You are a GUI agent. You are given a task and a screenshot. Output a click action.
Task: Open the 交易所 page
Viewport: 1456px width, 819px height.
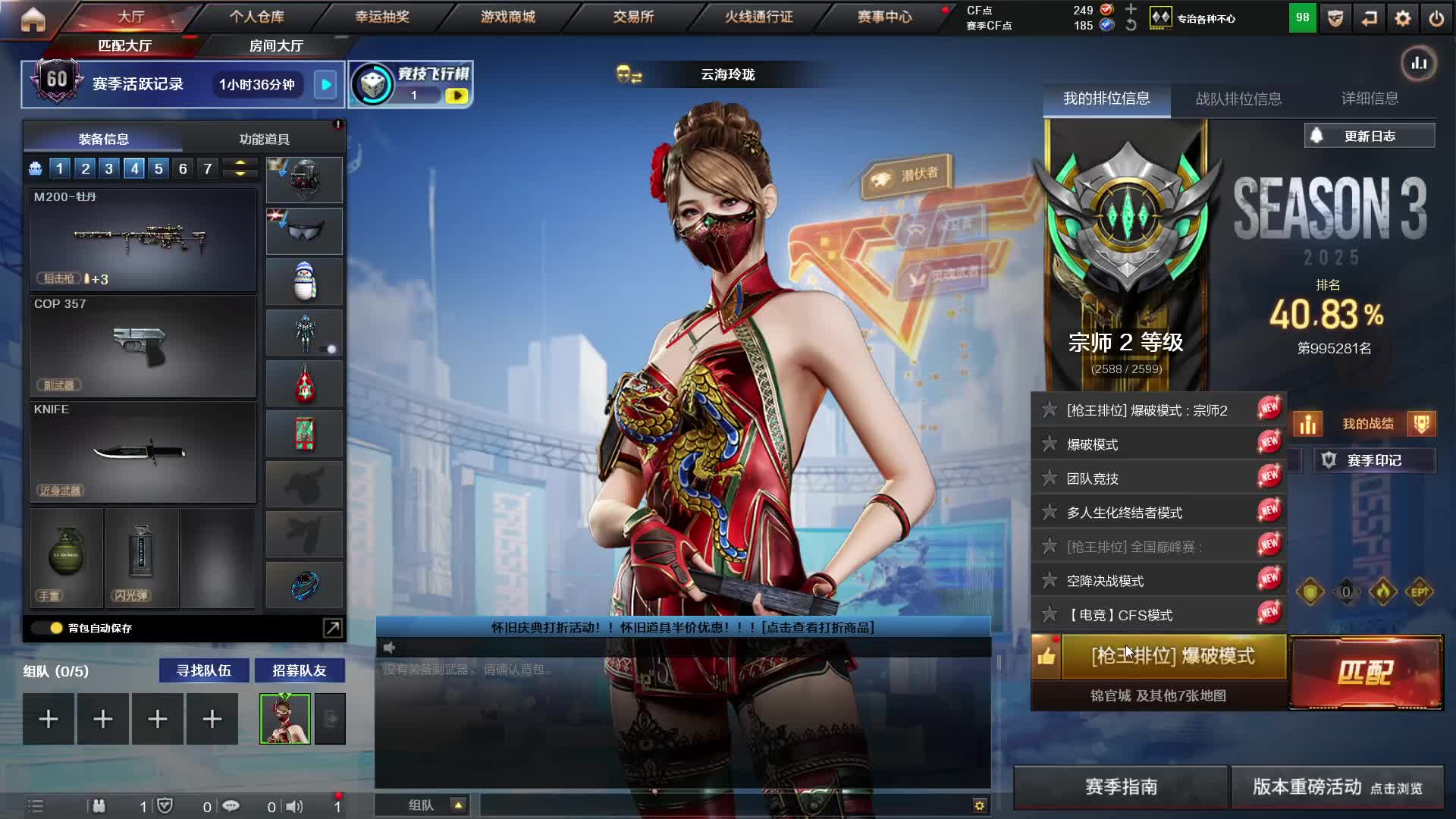click(633, 17)
